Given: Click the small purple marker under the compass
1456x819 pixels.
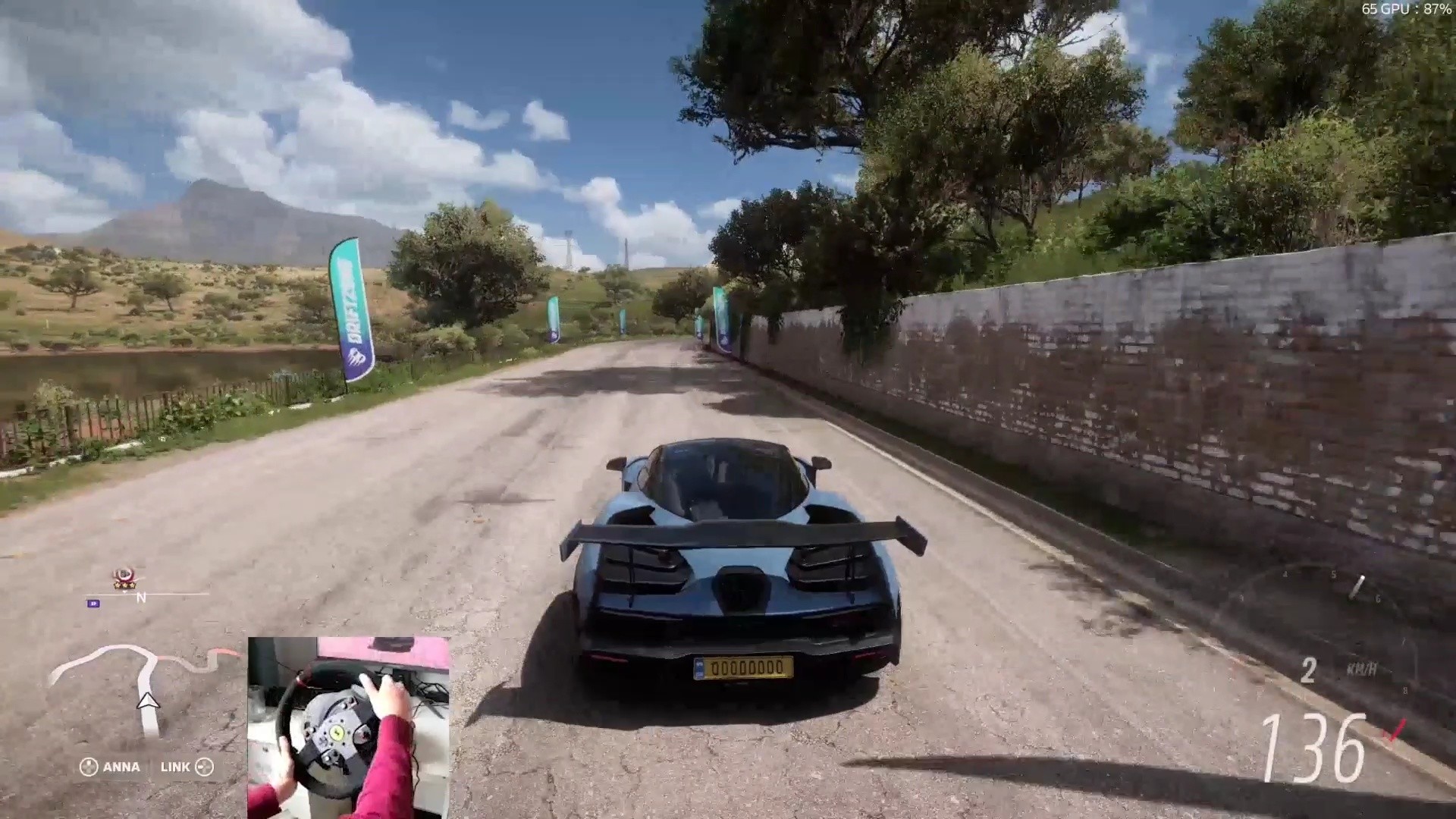Looking at the screenshot, I should tap(94, 604).
